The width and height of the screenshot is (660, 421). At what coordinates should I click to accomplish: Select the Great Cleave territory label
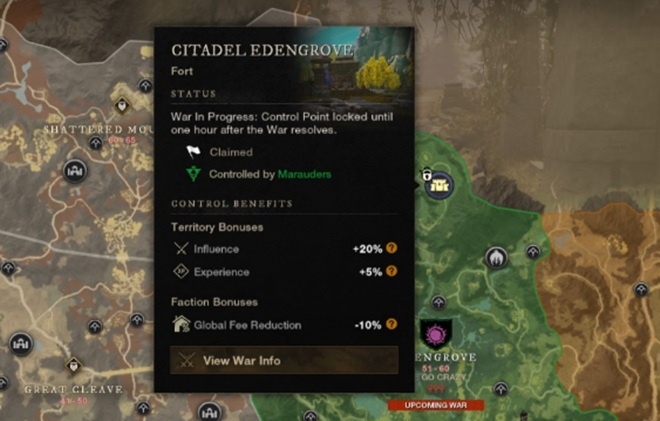pyautogui.click(x=73, y=388)
